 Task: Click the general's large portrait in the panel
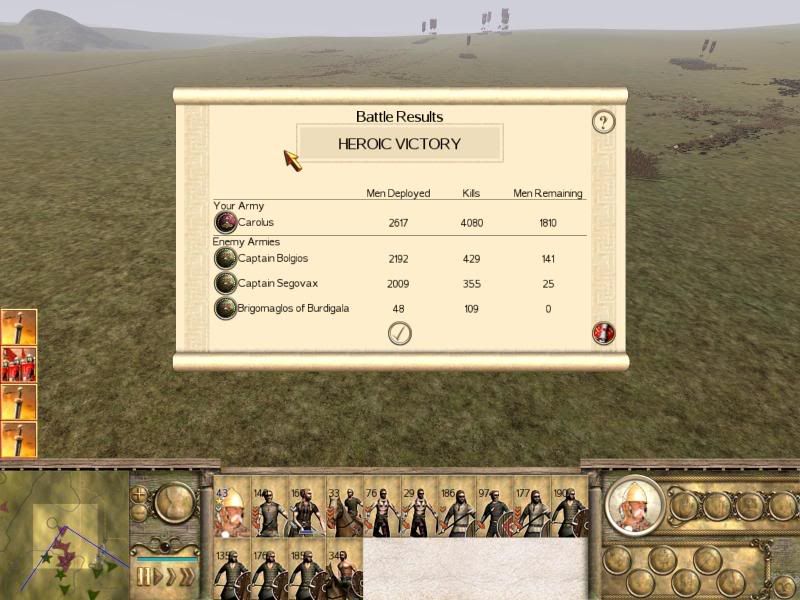click(634, 507)
